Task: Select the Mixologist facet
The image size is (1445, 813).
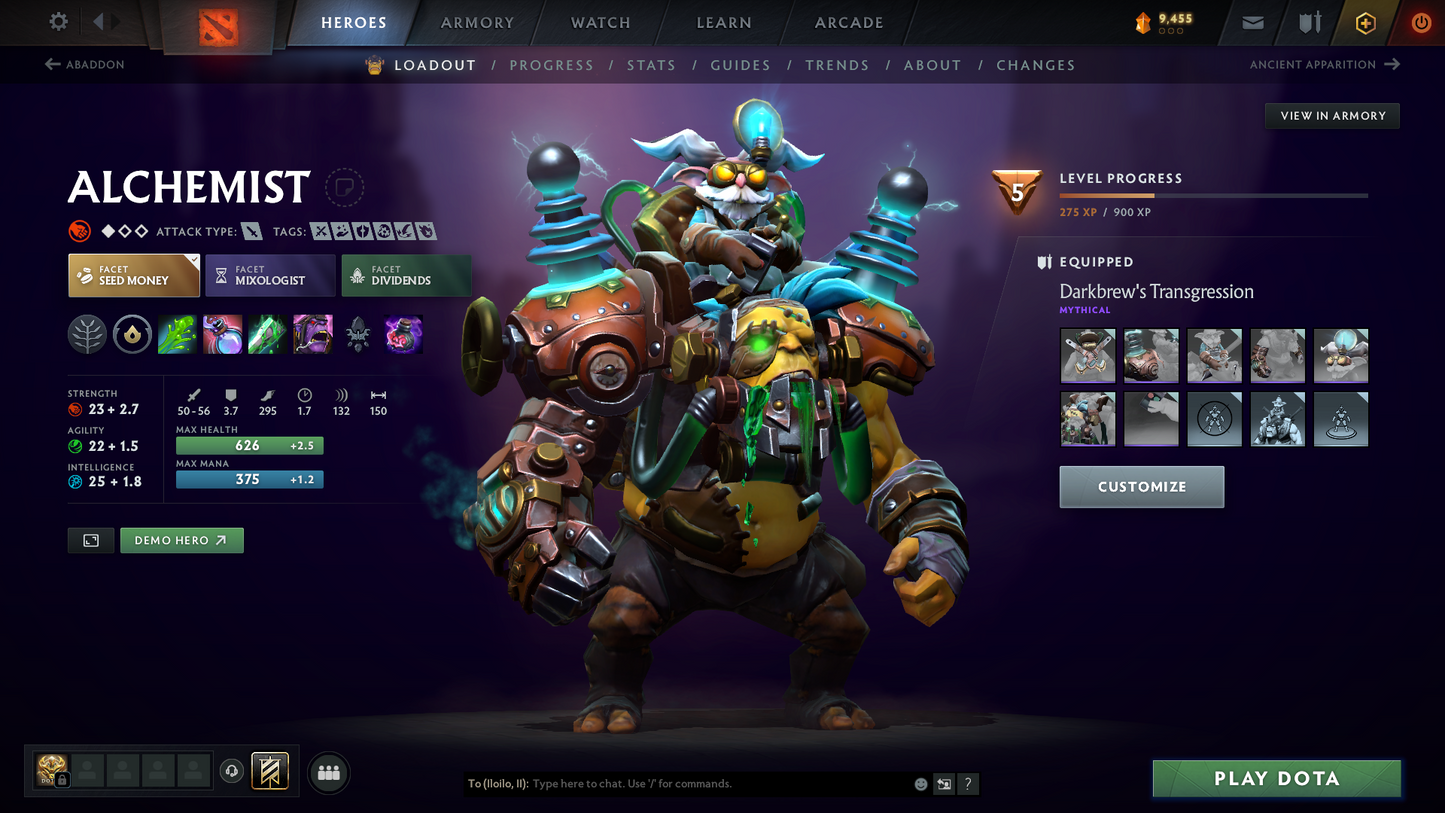Action: click(270, 276)
